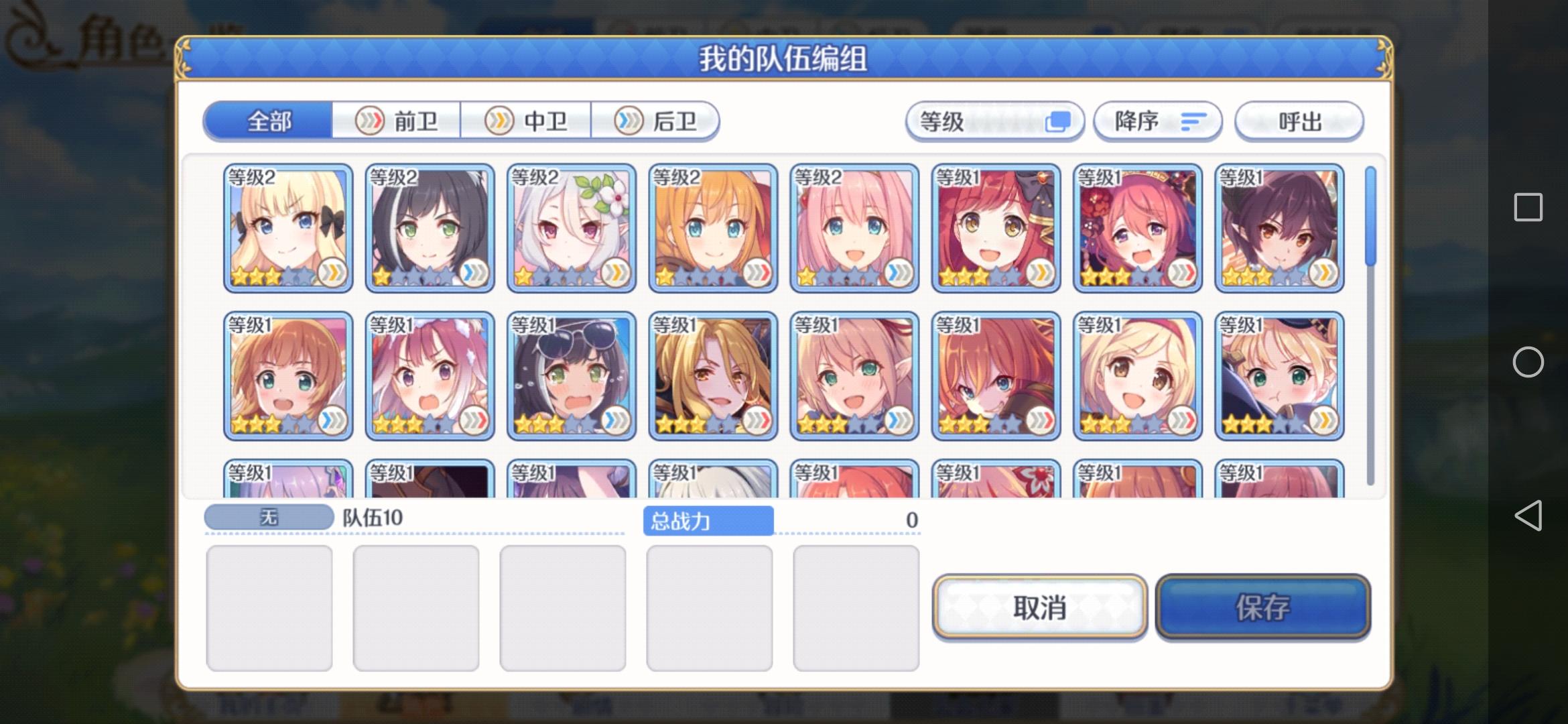Select the Kyaru character card

click(x=429, y=228)
